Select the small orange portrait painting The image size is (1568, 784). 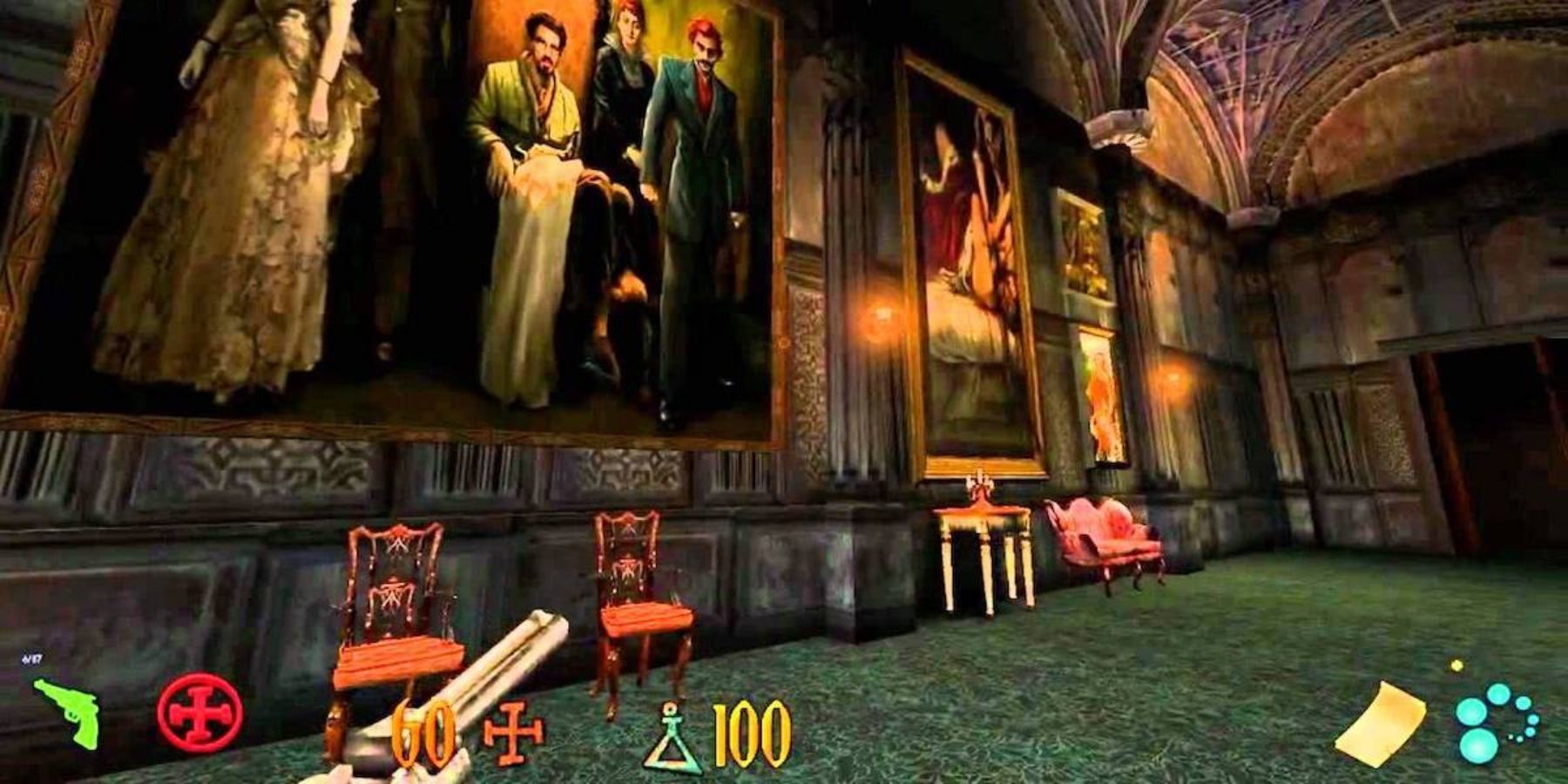tap(1099, 401)
